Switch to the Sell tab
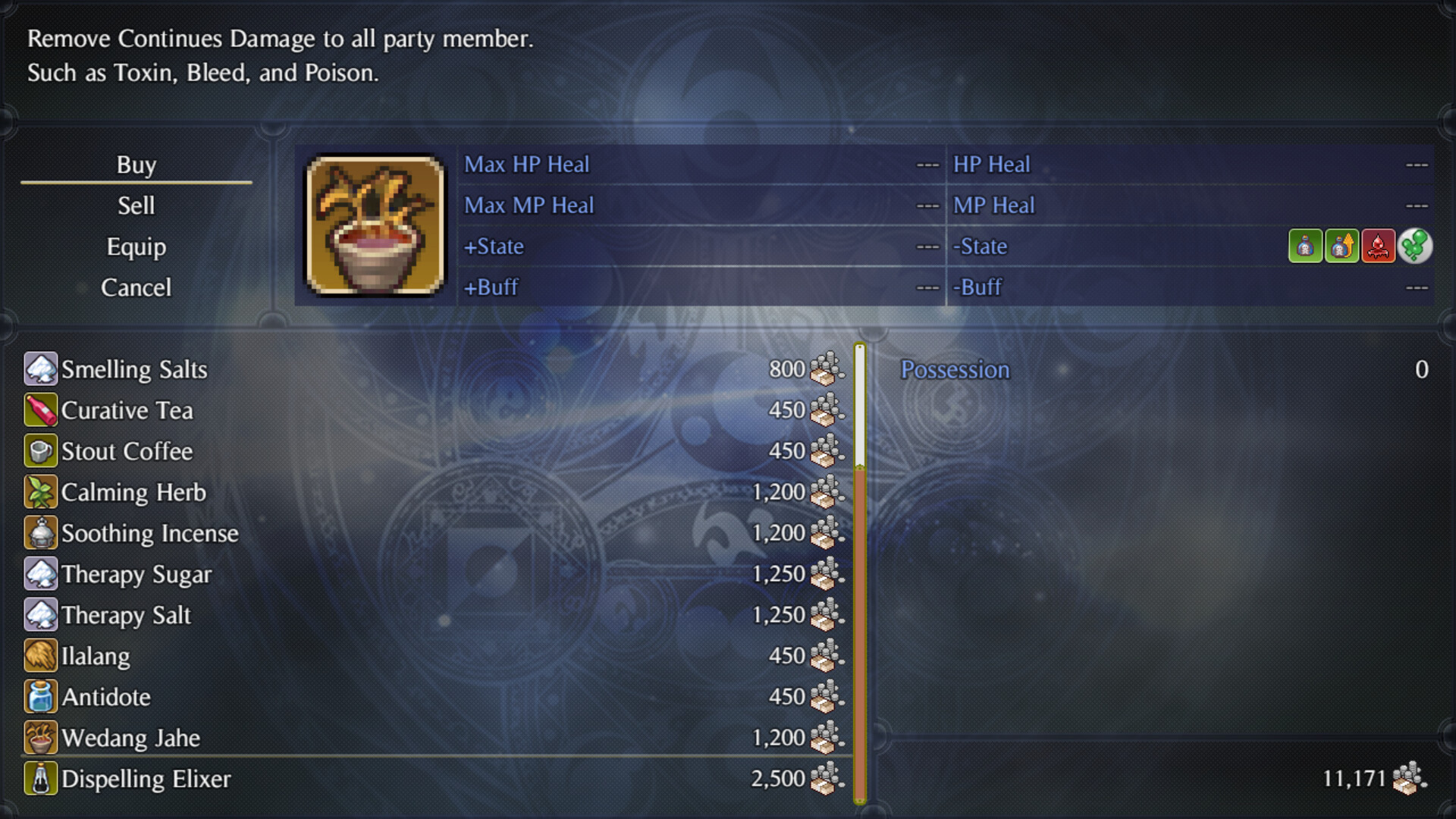 tap(136, 205)
